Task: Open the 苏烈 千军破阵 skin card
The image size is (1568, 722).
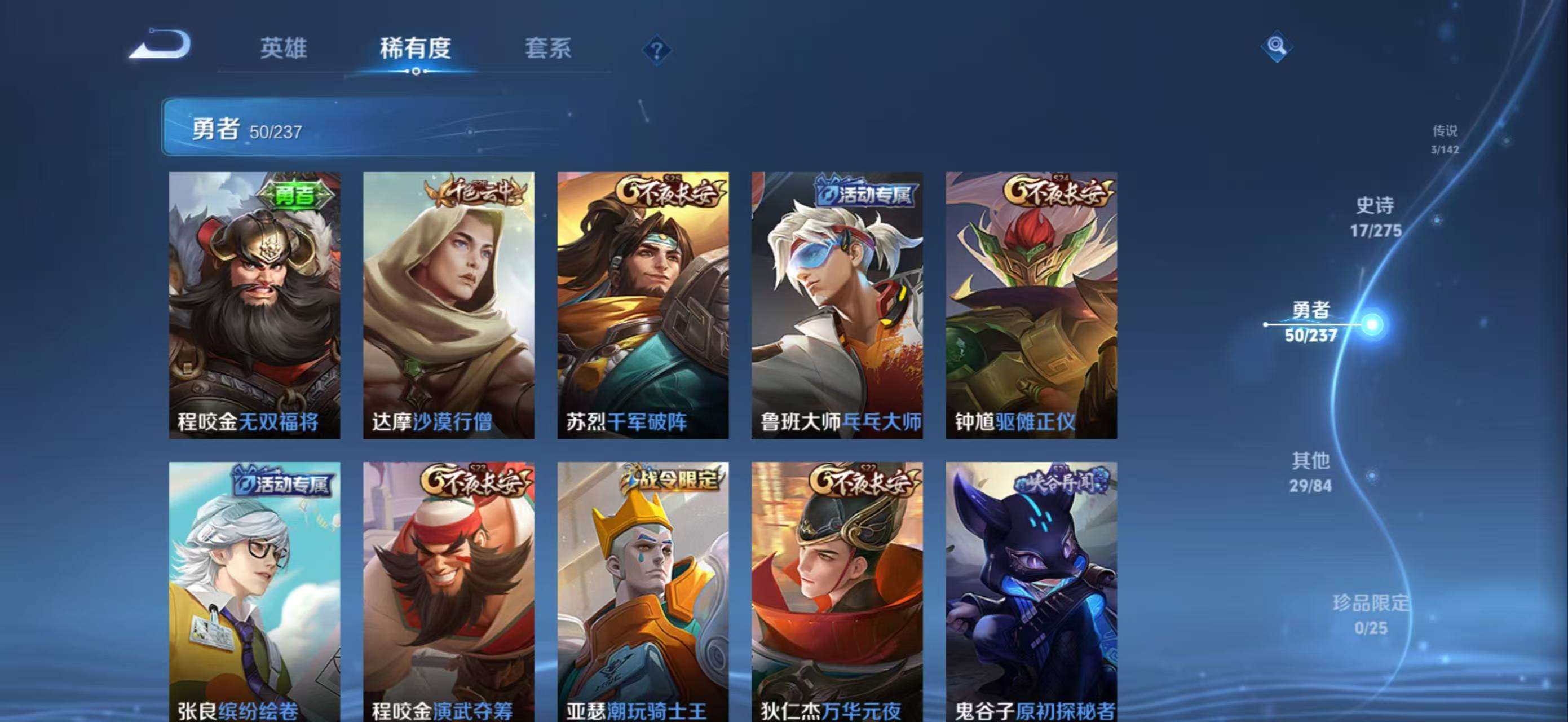Action: 643,305
